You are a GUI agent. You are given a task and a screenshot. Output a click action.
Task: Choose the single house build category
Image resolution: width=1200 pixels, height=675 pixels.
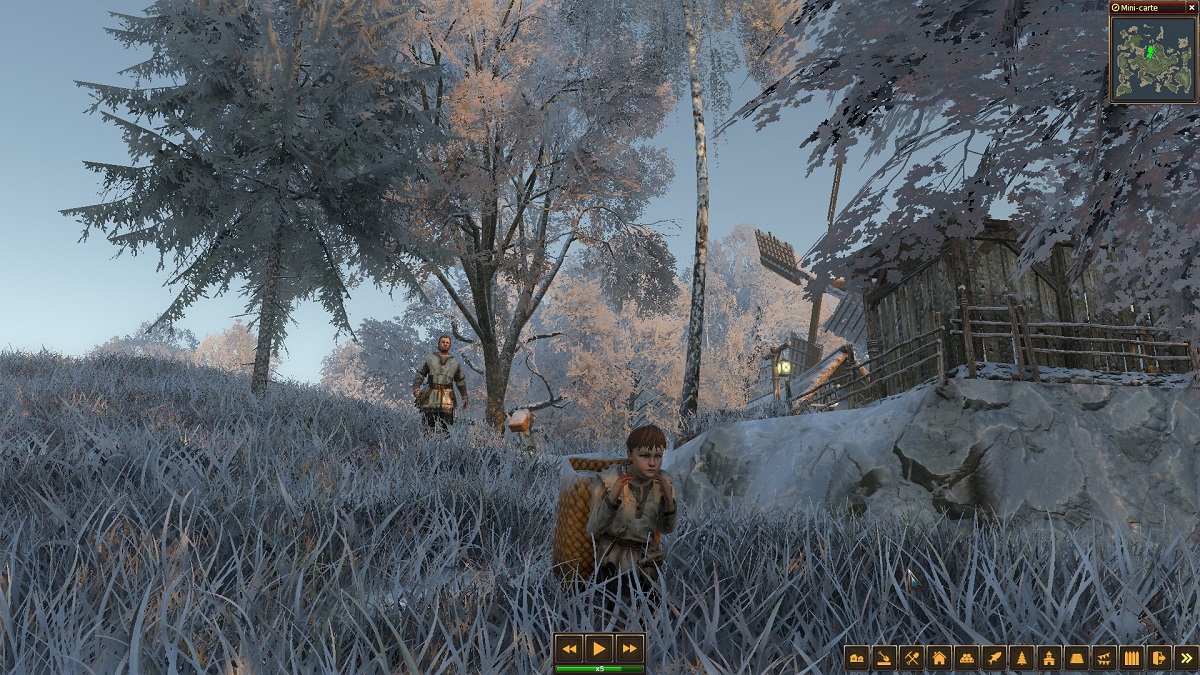pos(939,657)
